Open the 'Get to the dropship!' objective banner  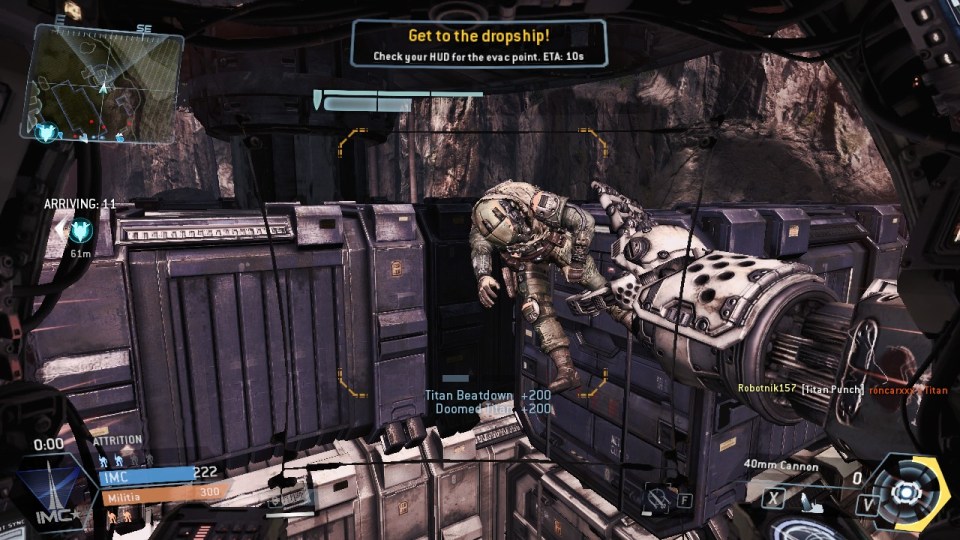[x=479, y=44]
